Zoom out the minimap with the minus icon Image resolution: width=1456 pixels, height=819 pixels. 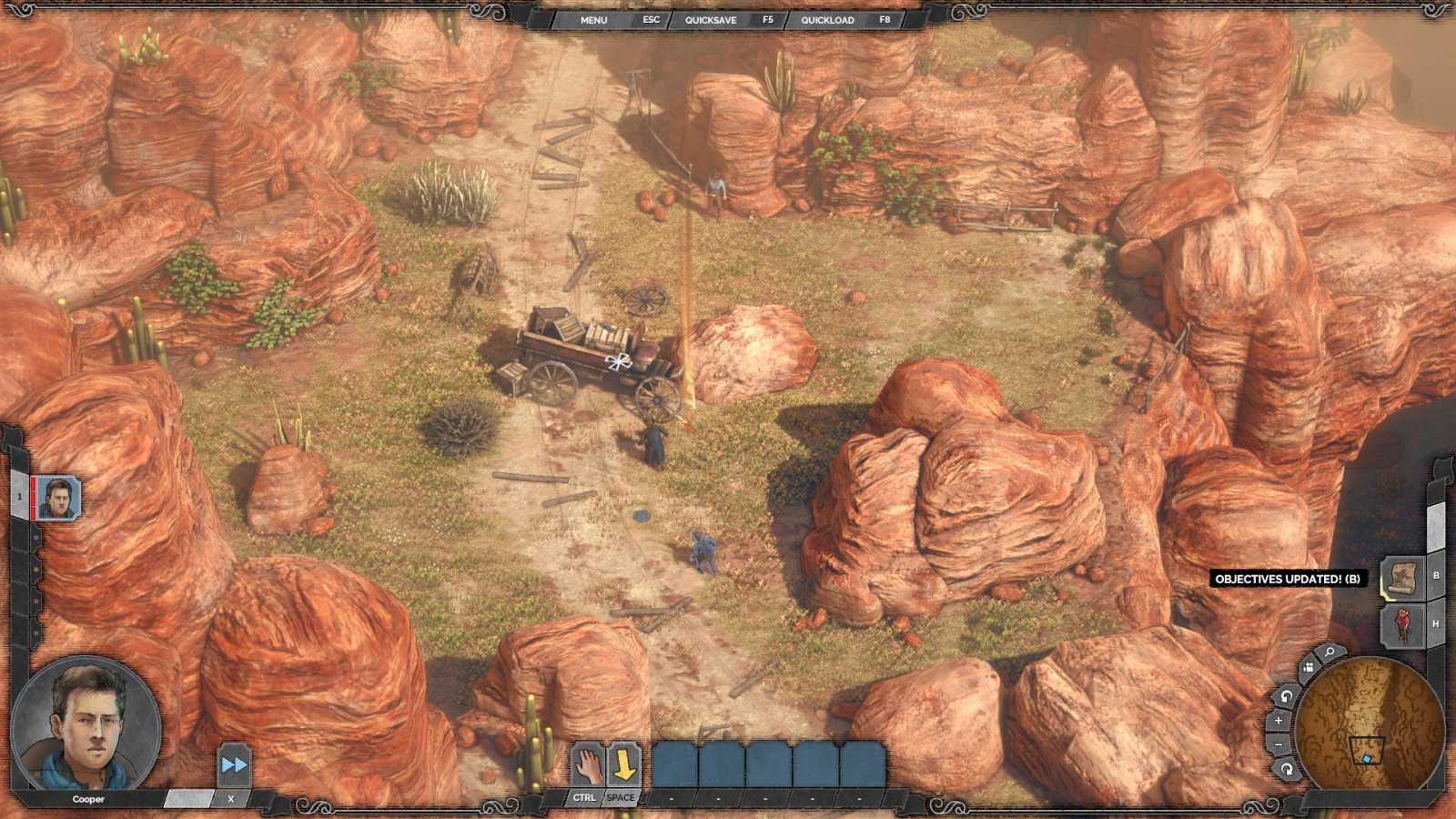tap(1279, 745)
